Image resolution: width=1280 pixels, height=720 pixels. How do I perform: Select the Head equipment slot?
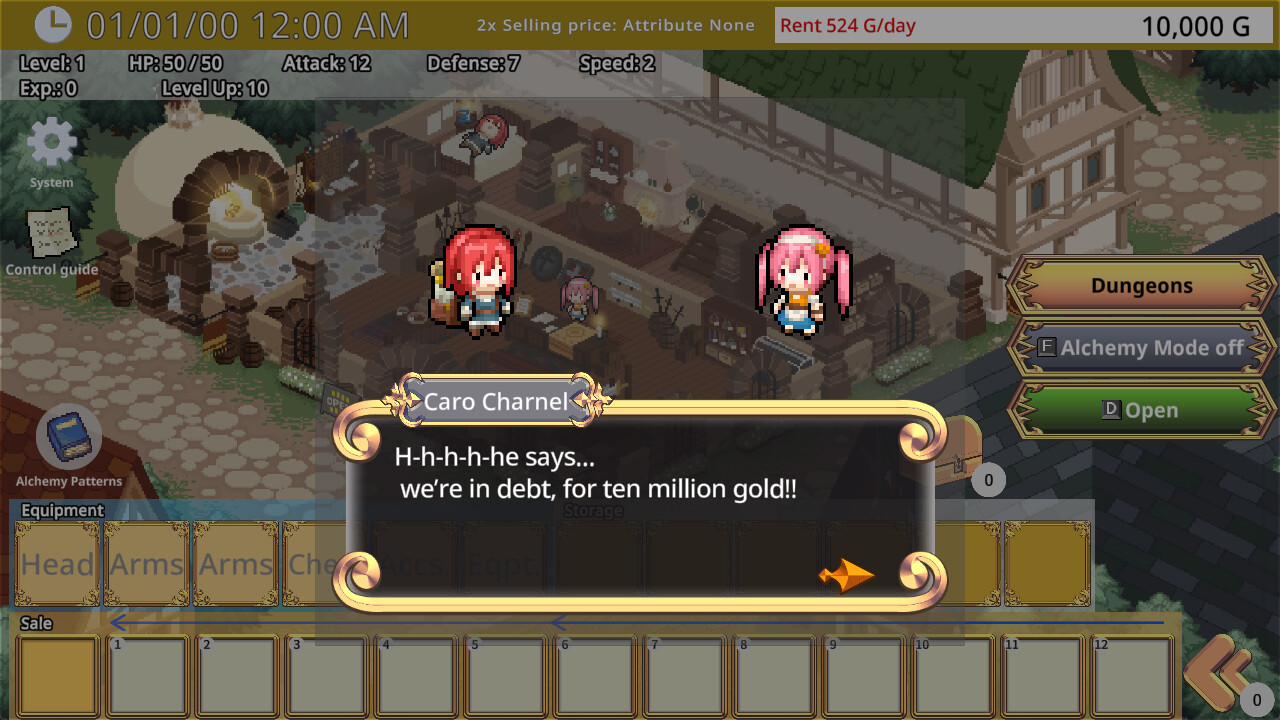tap(56, 564)
